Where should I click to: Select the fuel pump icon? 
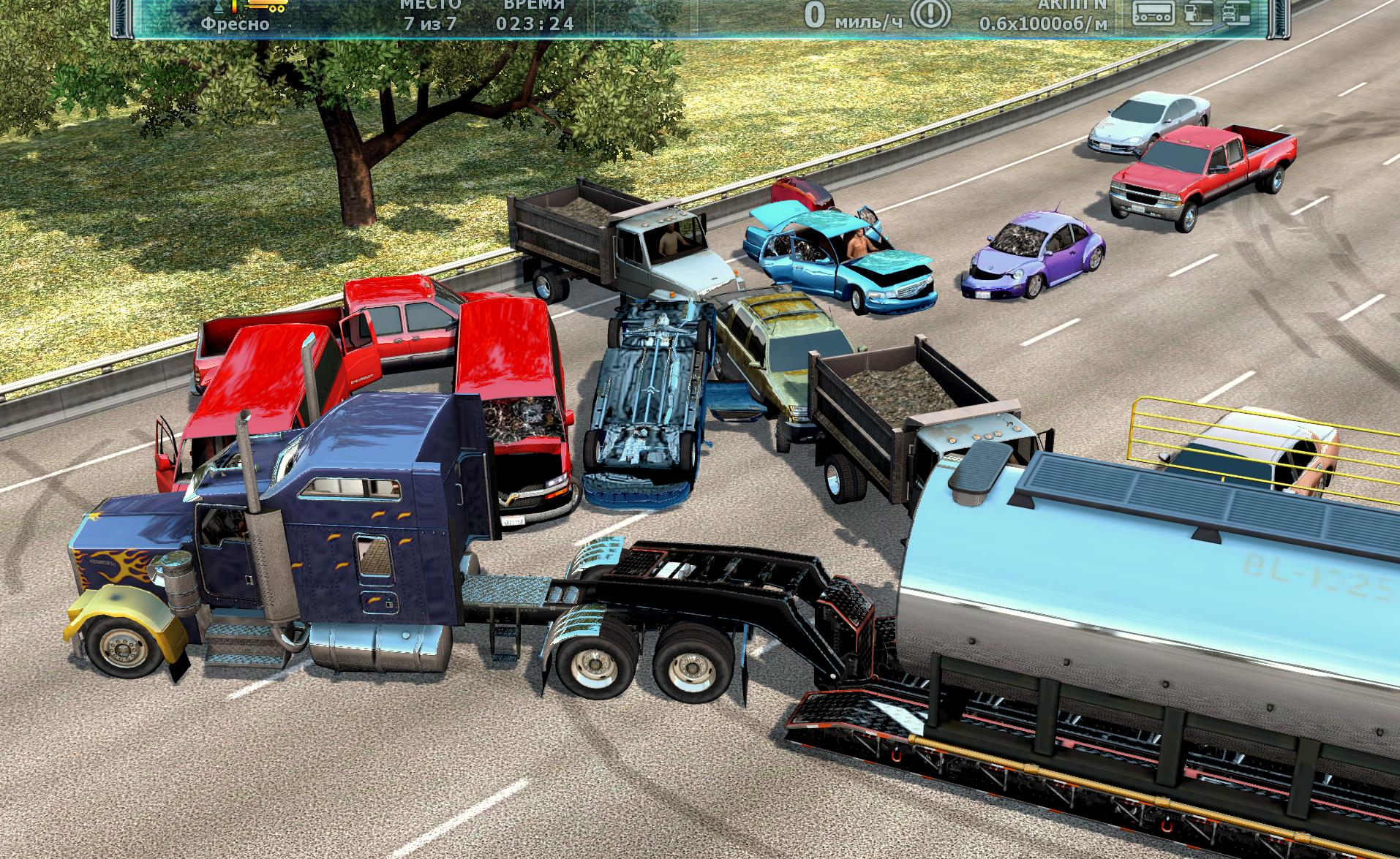click(x=1194, y=12)
